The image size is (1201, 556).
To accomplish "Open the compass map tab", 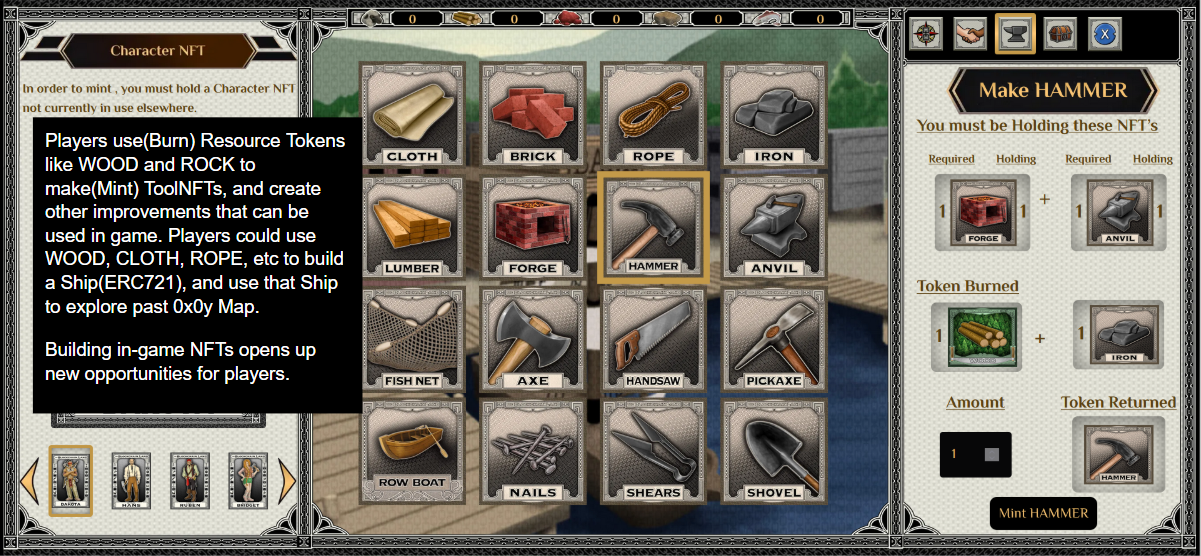I will [925, 33].
